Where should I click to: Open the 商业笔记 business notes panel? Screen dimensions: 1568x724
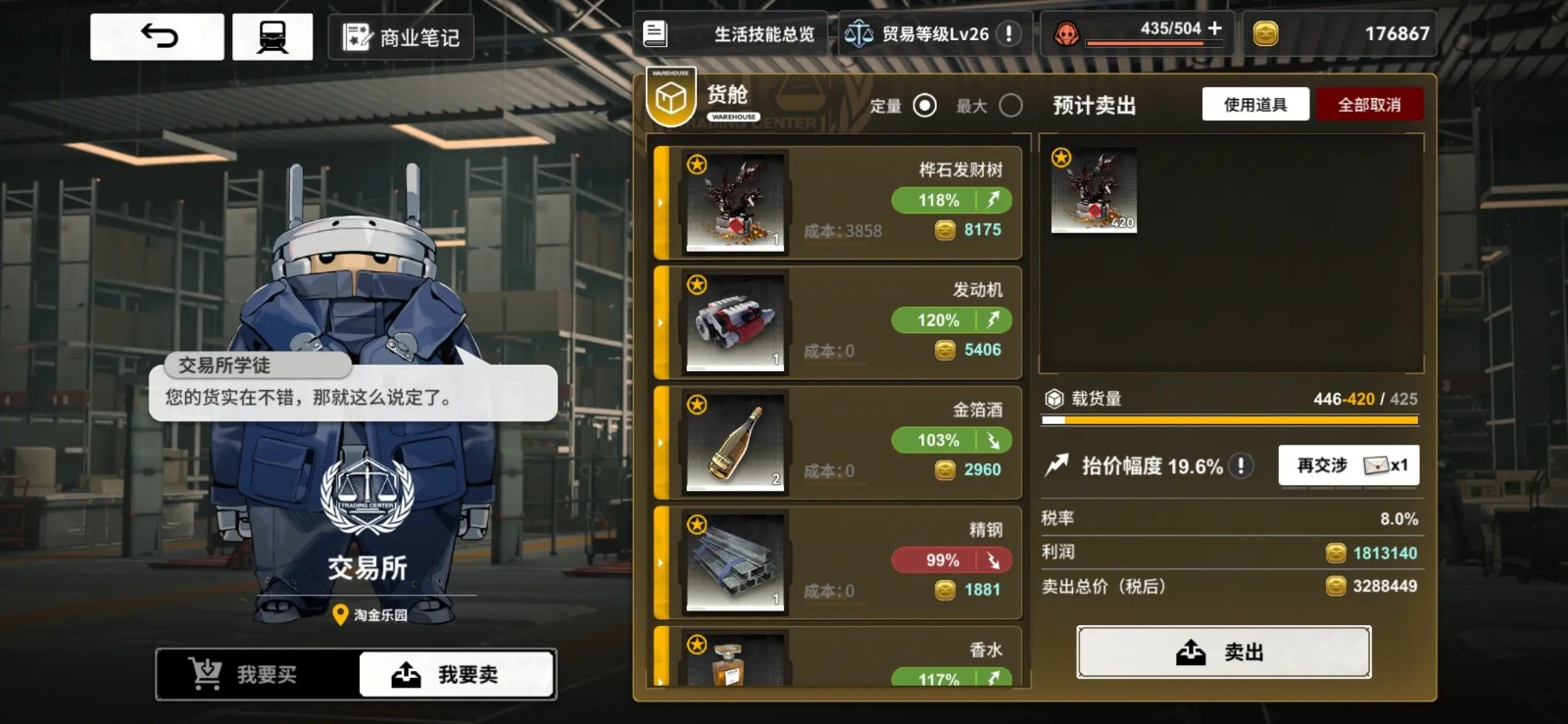pos(401,37)
